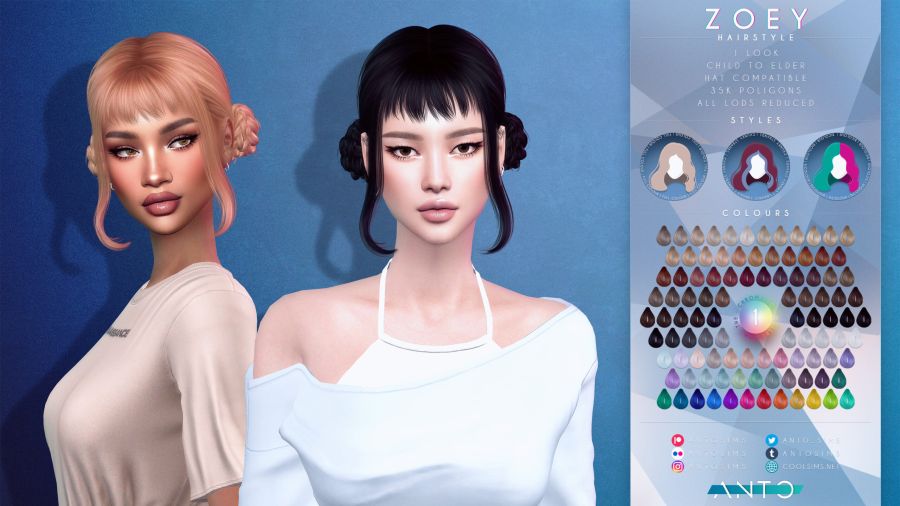Image resolution: width=900 pixels, height=506 pixels.
Task: Click the ANTO logo banner
Action: tap(756, 489)
